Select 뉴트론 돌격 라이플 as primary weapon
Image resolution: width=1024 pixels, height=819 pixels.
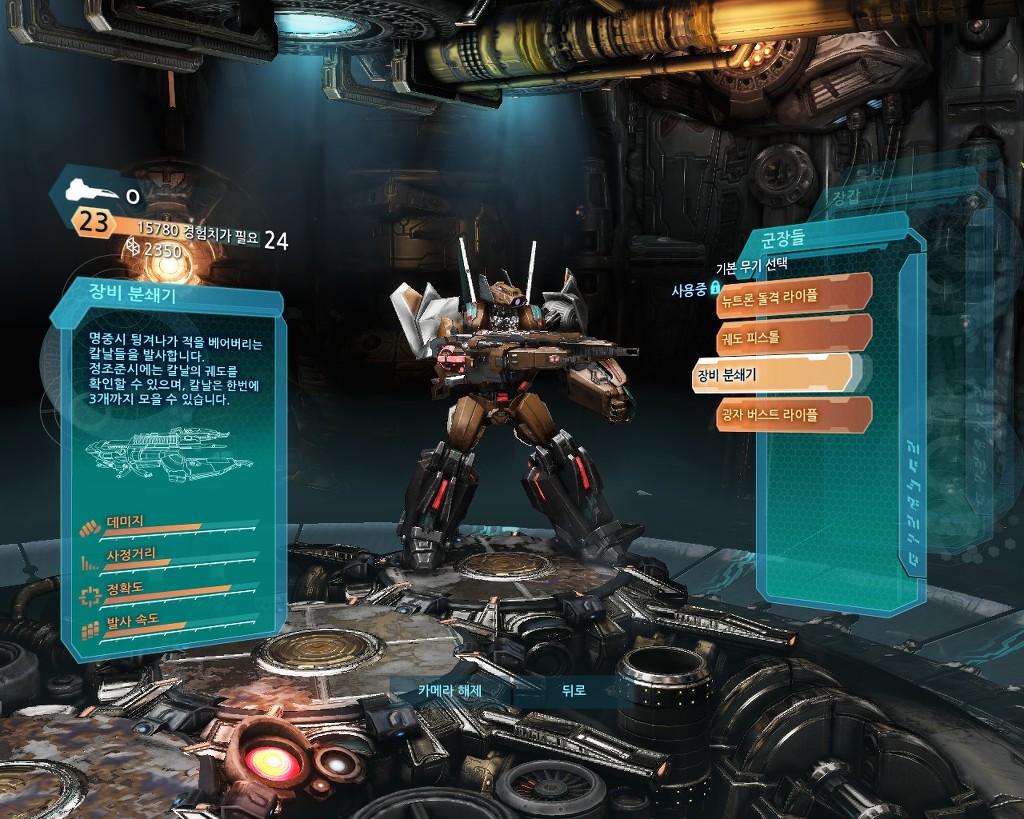[x=794, y=295]
